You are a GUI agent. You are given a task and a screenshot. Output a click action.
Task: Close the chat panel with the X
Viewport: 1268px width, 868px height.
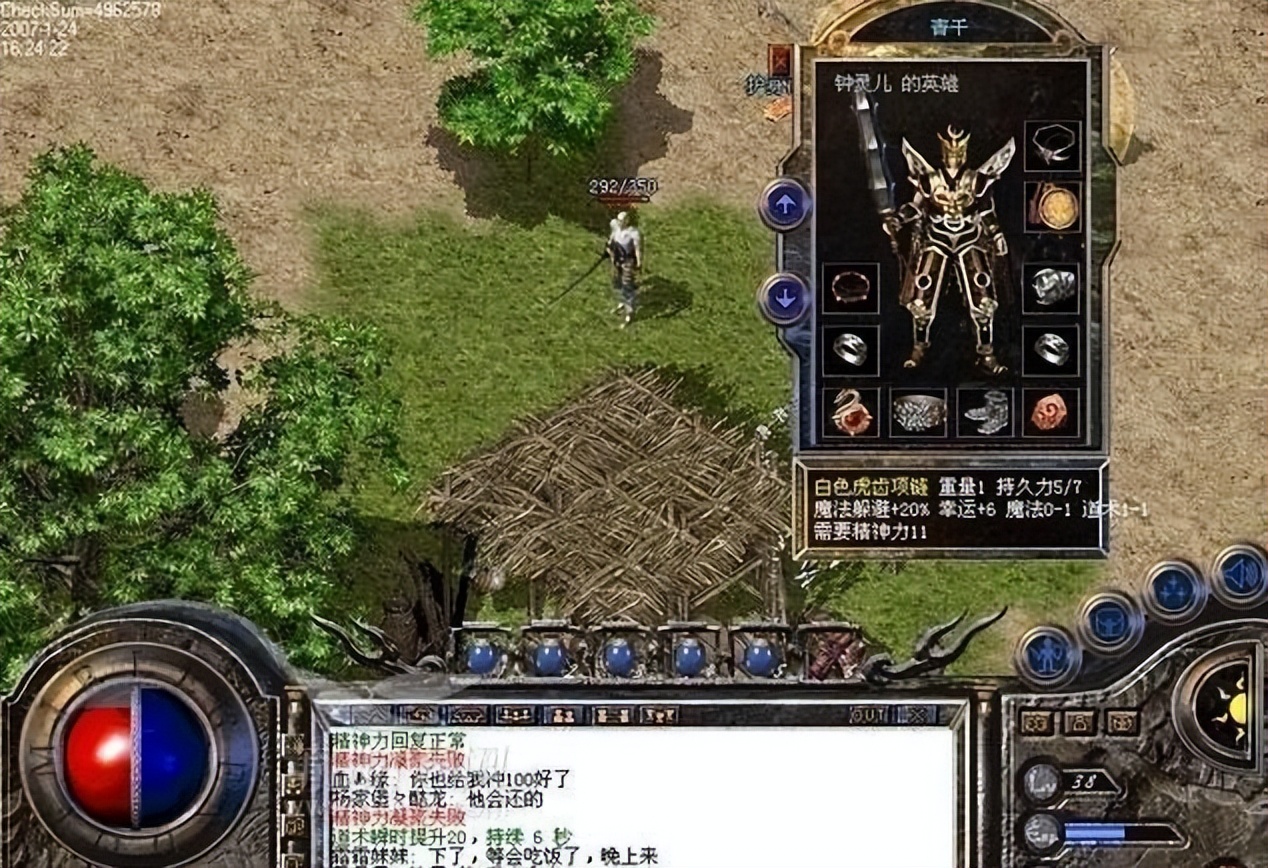[915, 715]
